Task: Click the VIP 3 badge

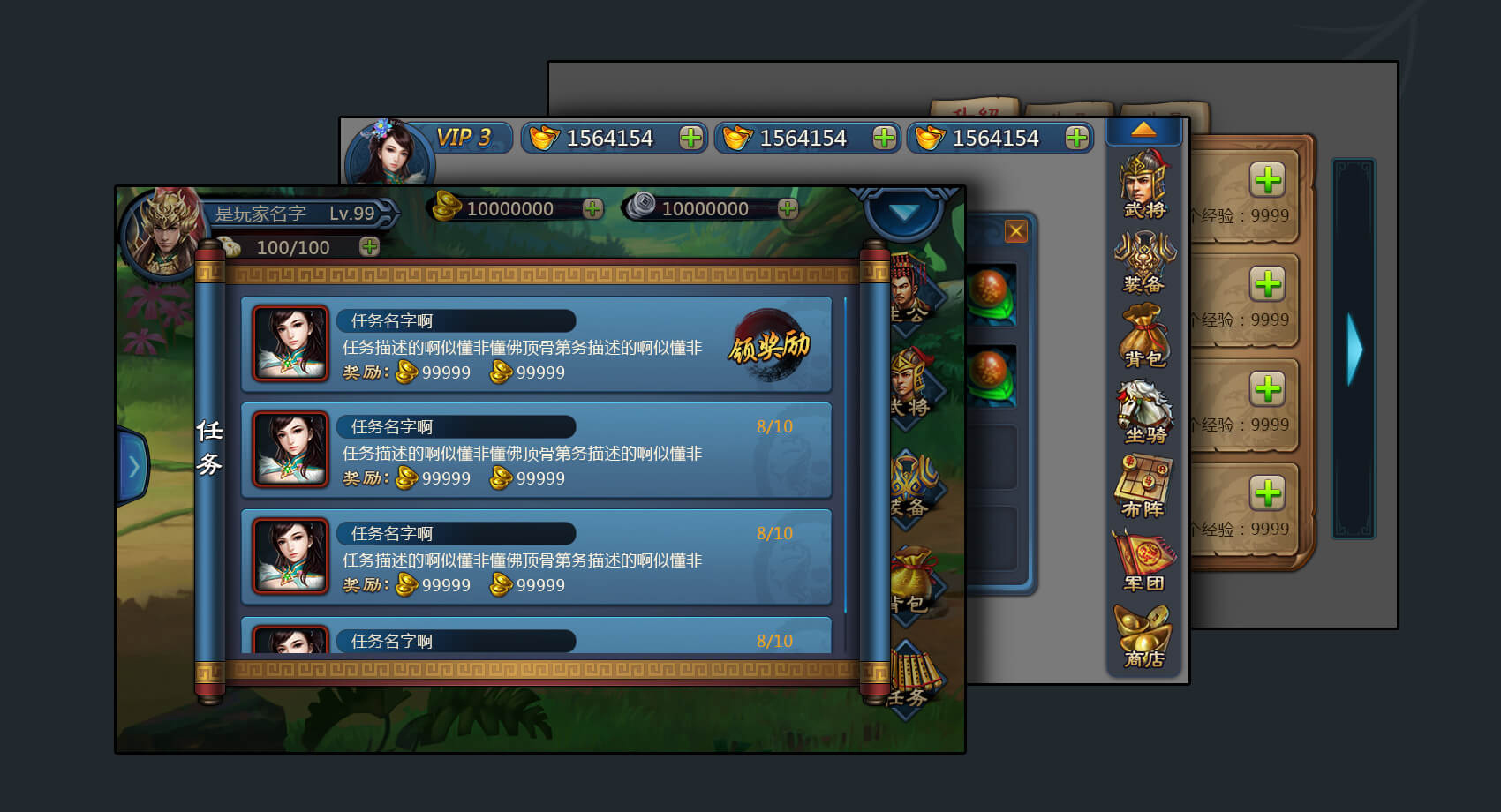Action: pos(464,138)
